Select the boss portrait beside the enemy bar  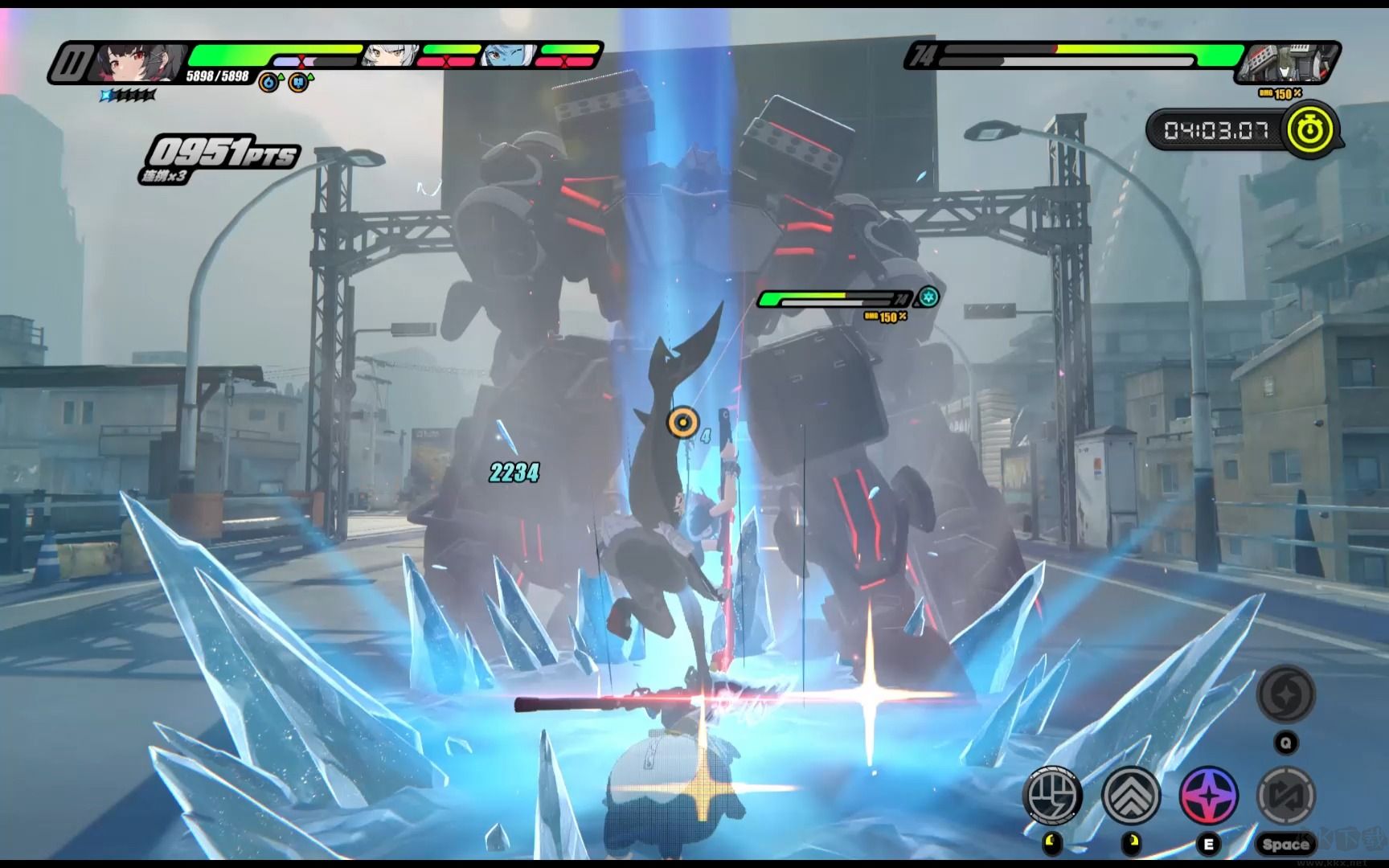[x=1286, y=62]
